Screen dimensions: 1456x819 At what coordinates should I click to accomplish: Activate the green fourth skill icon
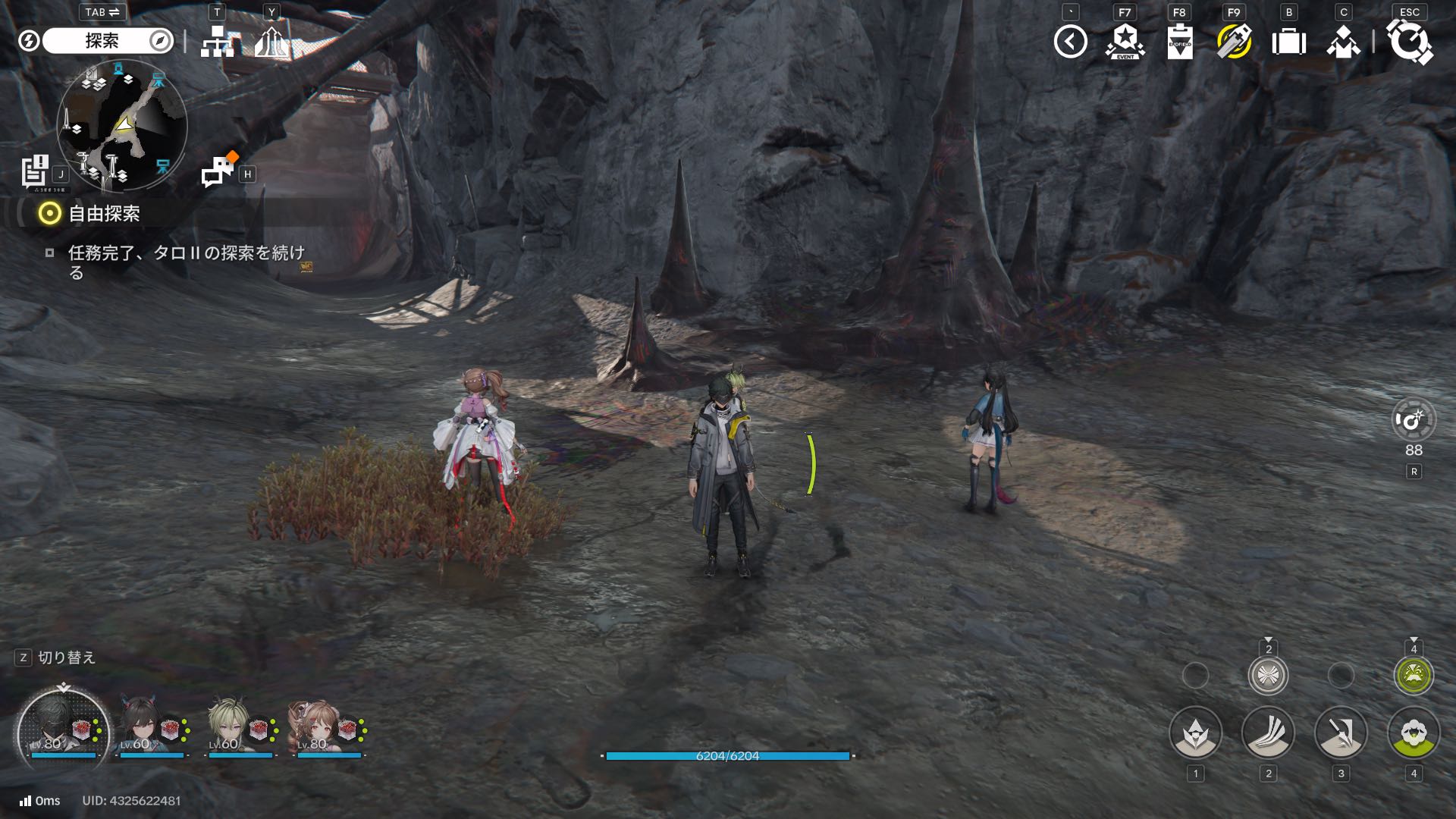click(x=1414, y=733)
